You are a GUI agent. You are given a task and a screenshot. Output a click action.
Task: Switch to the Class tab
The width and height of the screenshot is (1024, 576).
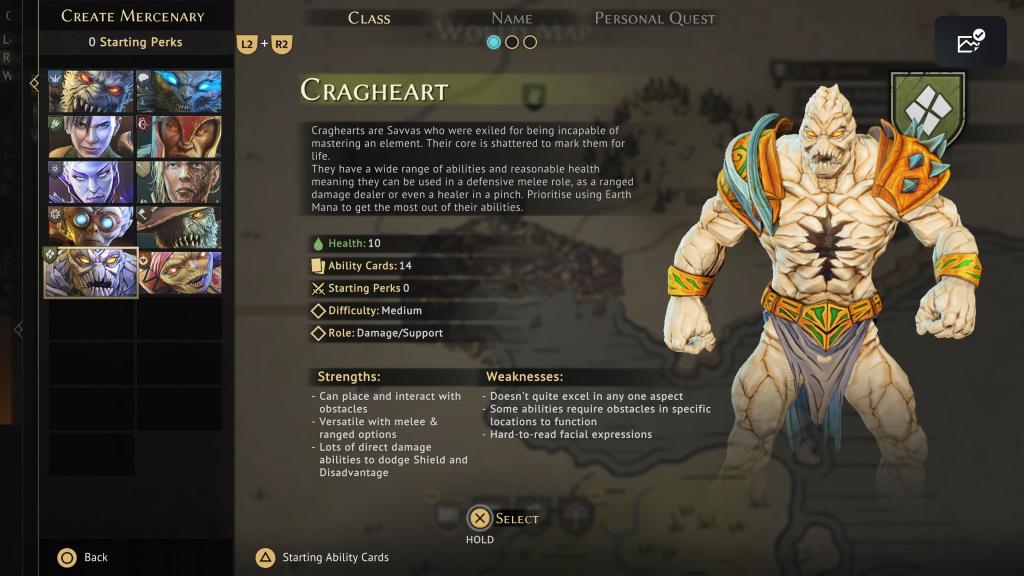(x=369, y=18)
